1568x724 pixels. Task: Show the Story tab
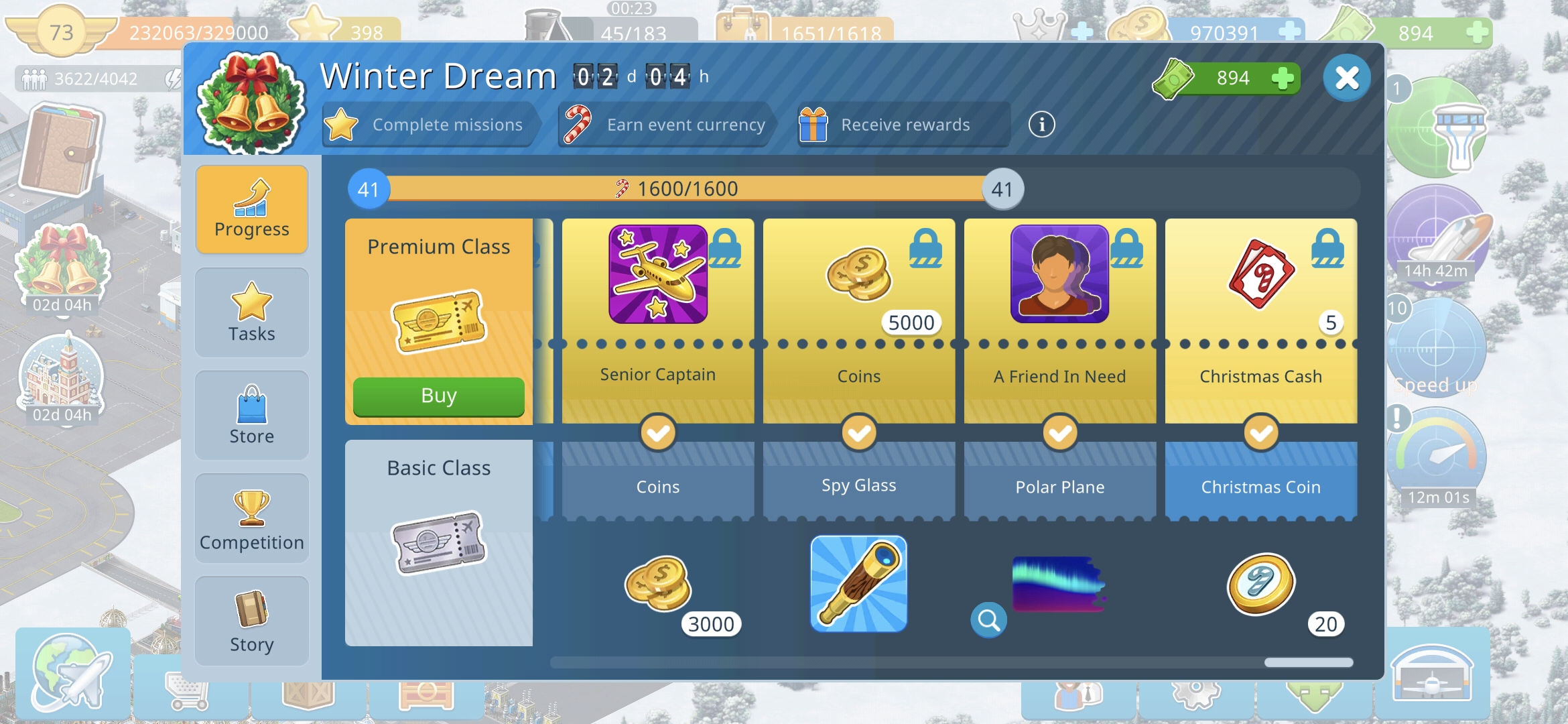[x=251, y=621]
